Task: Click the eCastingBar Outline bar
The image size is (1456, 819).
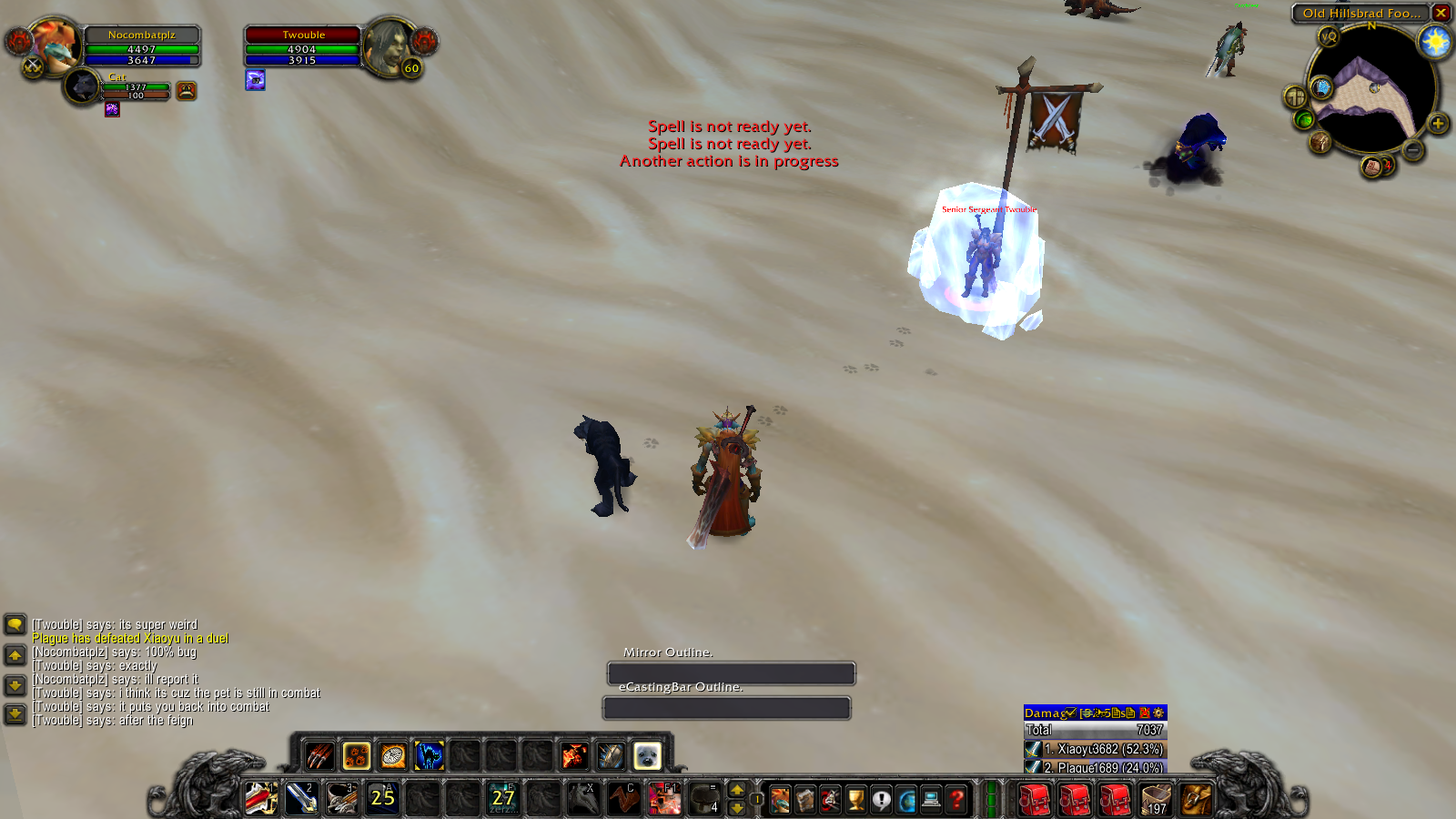Action: (726, 708)
